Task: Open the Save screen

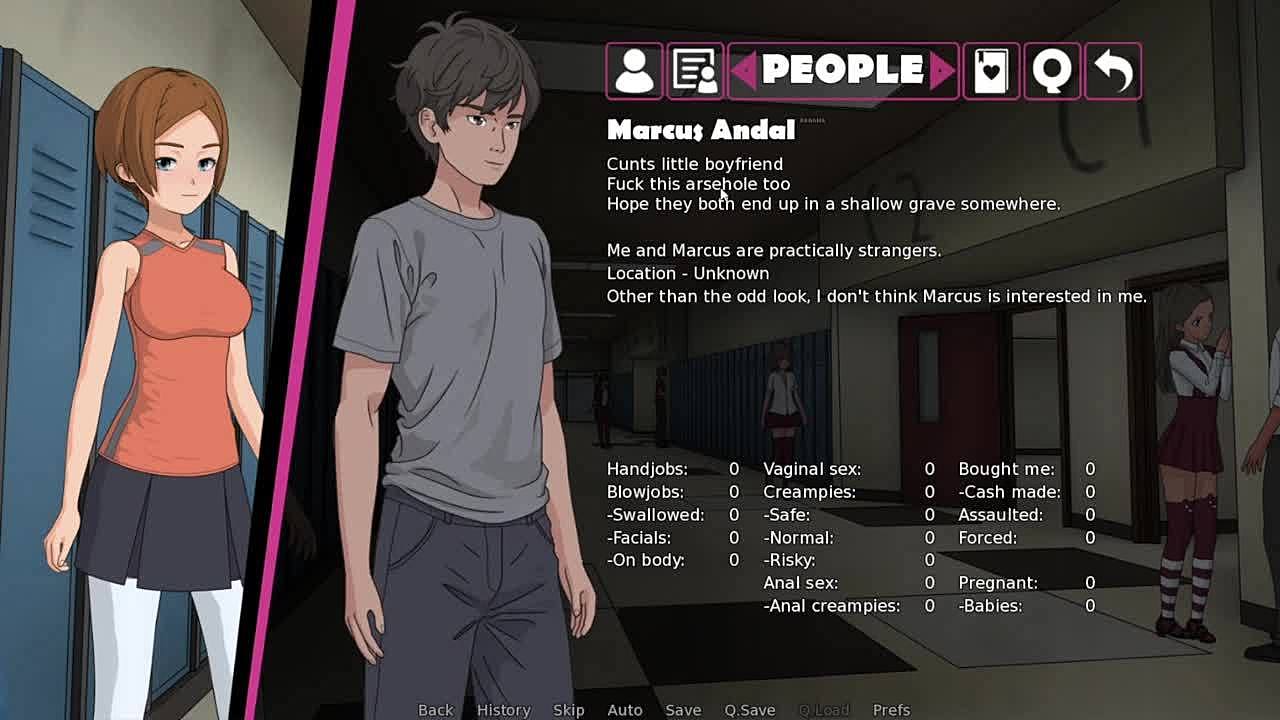Action: [x=683, y=710]
